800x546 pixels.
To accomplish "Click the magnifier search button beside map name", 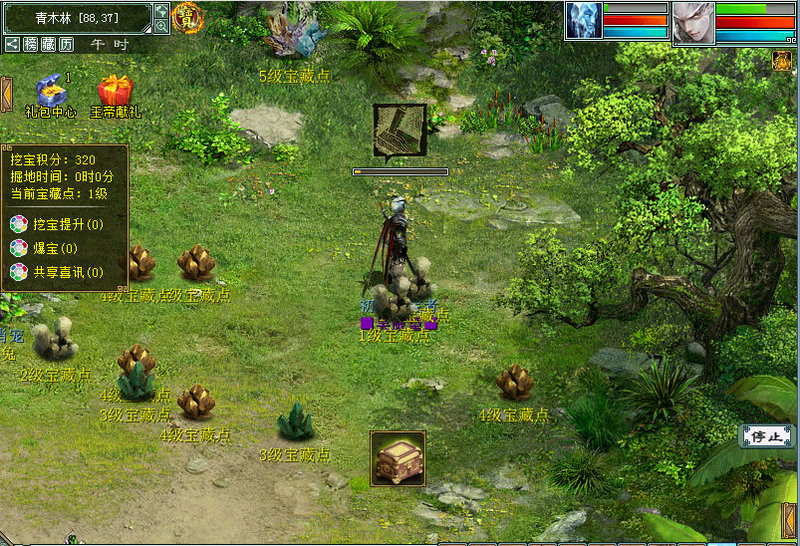I will click(161, 26).
